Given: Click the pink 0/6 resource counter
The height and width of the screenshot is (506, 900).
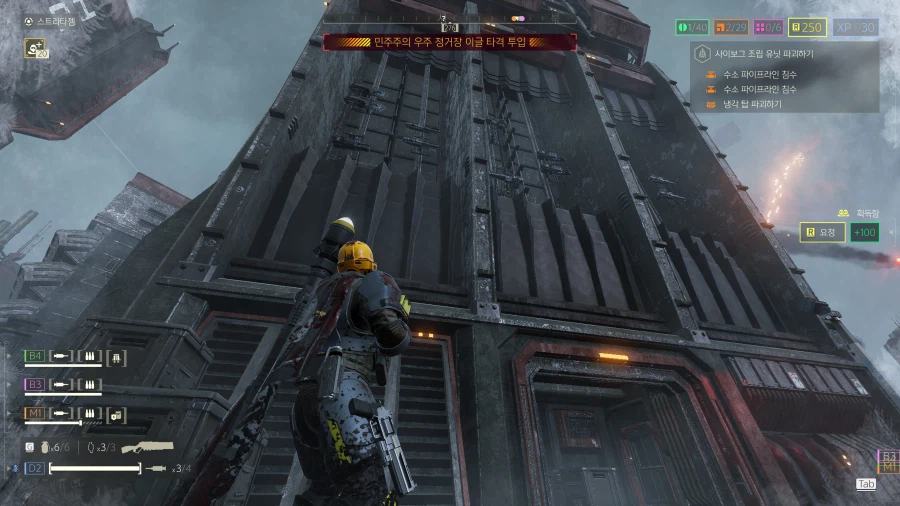Looking at the screenshot, I should (769, 28).
